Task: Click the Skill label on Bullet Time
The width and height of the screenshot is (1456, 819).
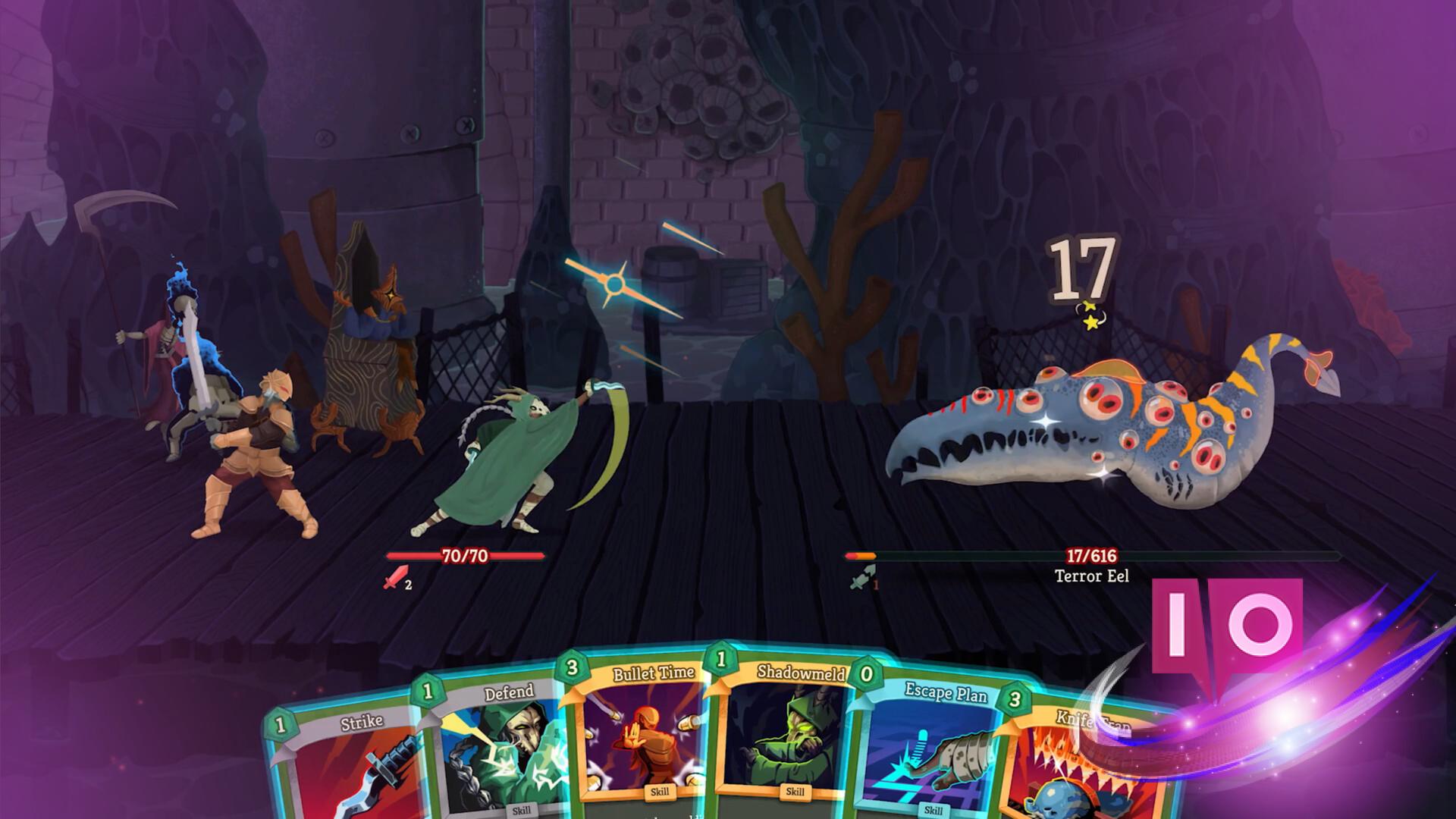Action: pyautogui.click(x=661, y=790)
